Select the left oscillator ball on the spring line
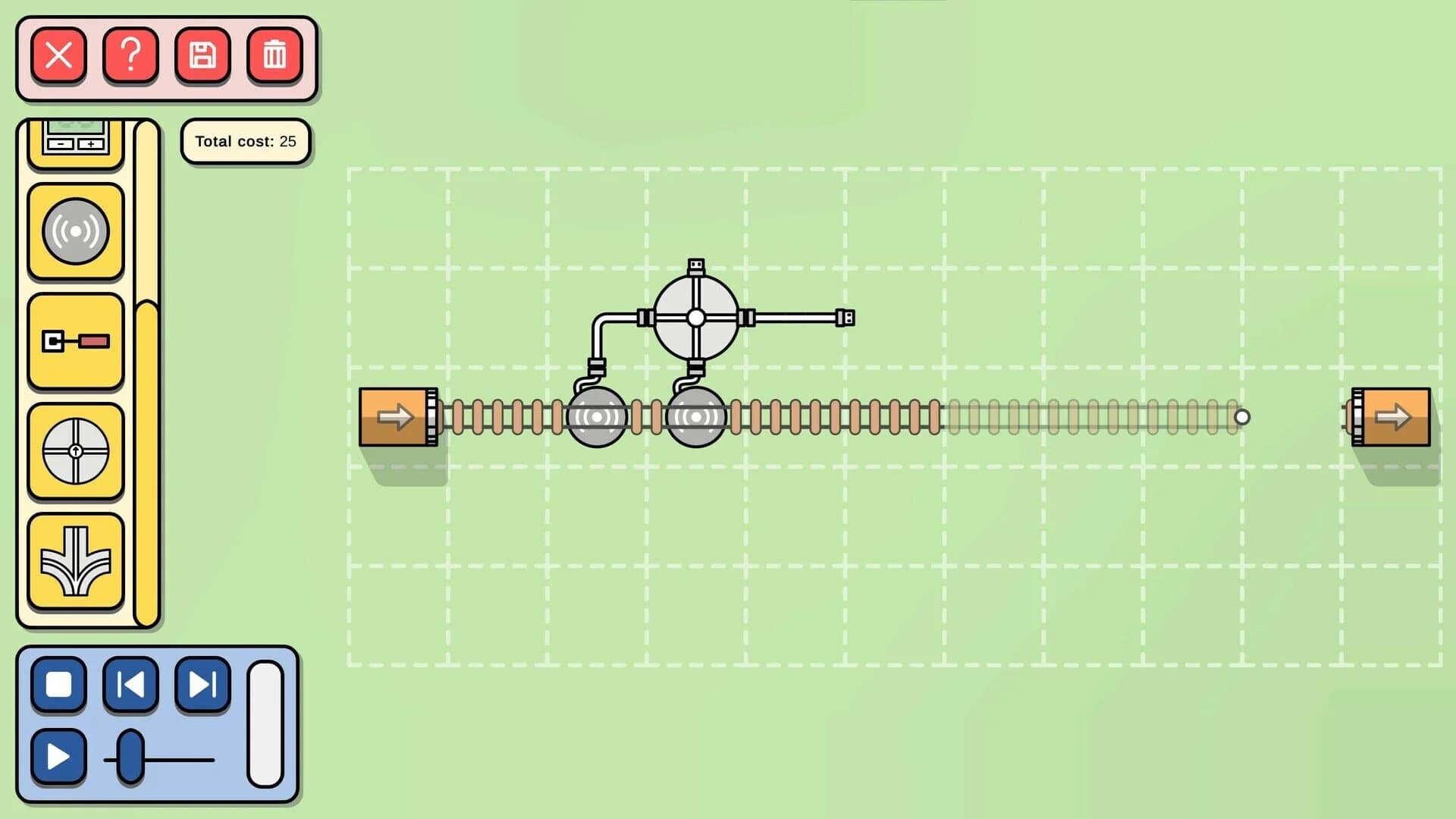 pyautogui.click(x=599, y=416)
